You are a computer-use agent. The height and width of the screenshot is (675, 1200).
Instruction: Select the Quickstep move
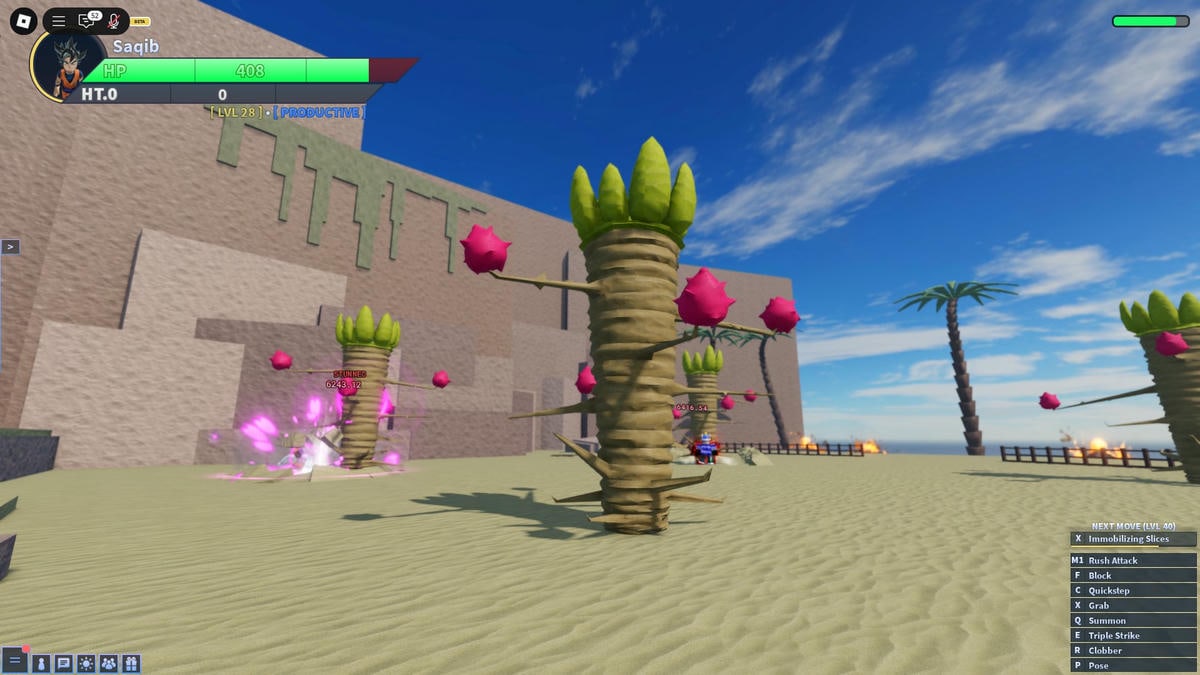pos(1133,591)
